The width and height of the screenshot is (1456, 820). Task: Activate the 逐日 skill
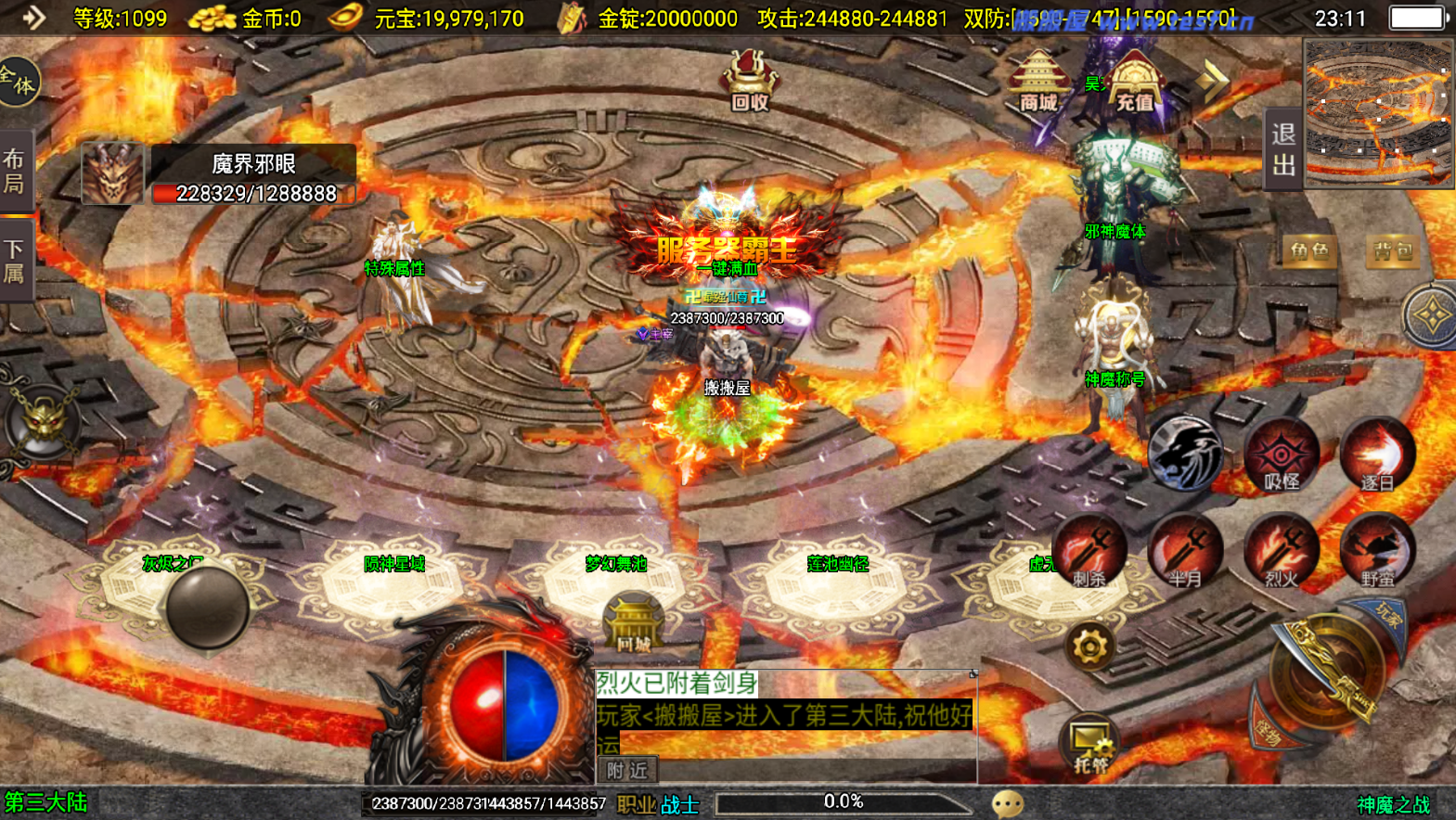[x=1377, y=456]
